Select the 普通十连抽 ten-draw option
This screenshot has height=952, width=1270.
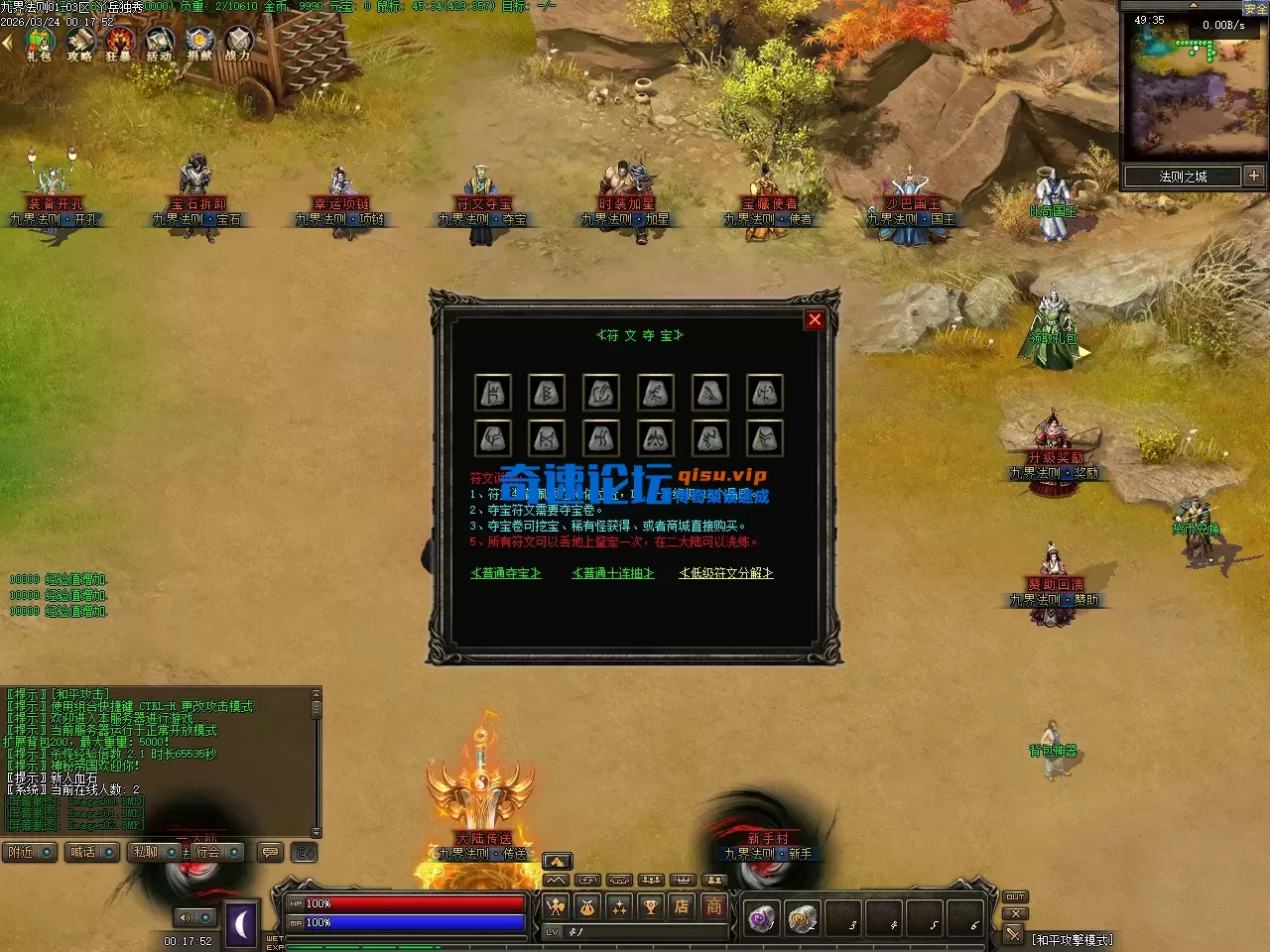[613, 573]
